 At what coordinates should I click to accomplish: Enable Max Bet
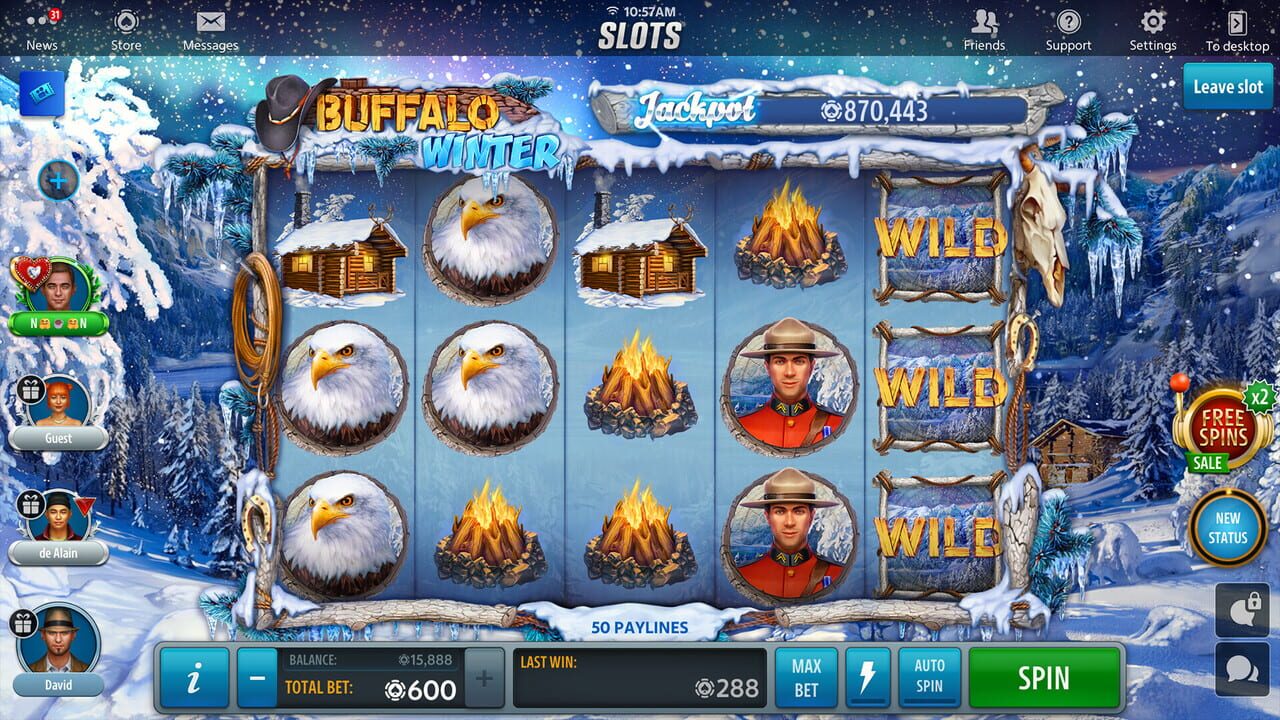806,677
